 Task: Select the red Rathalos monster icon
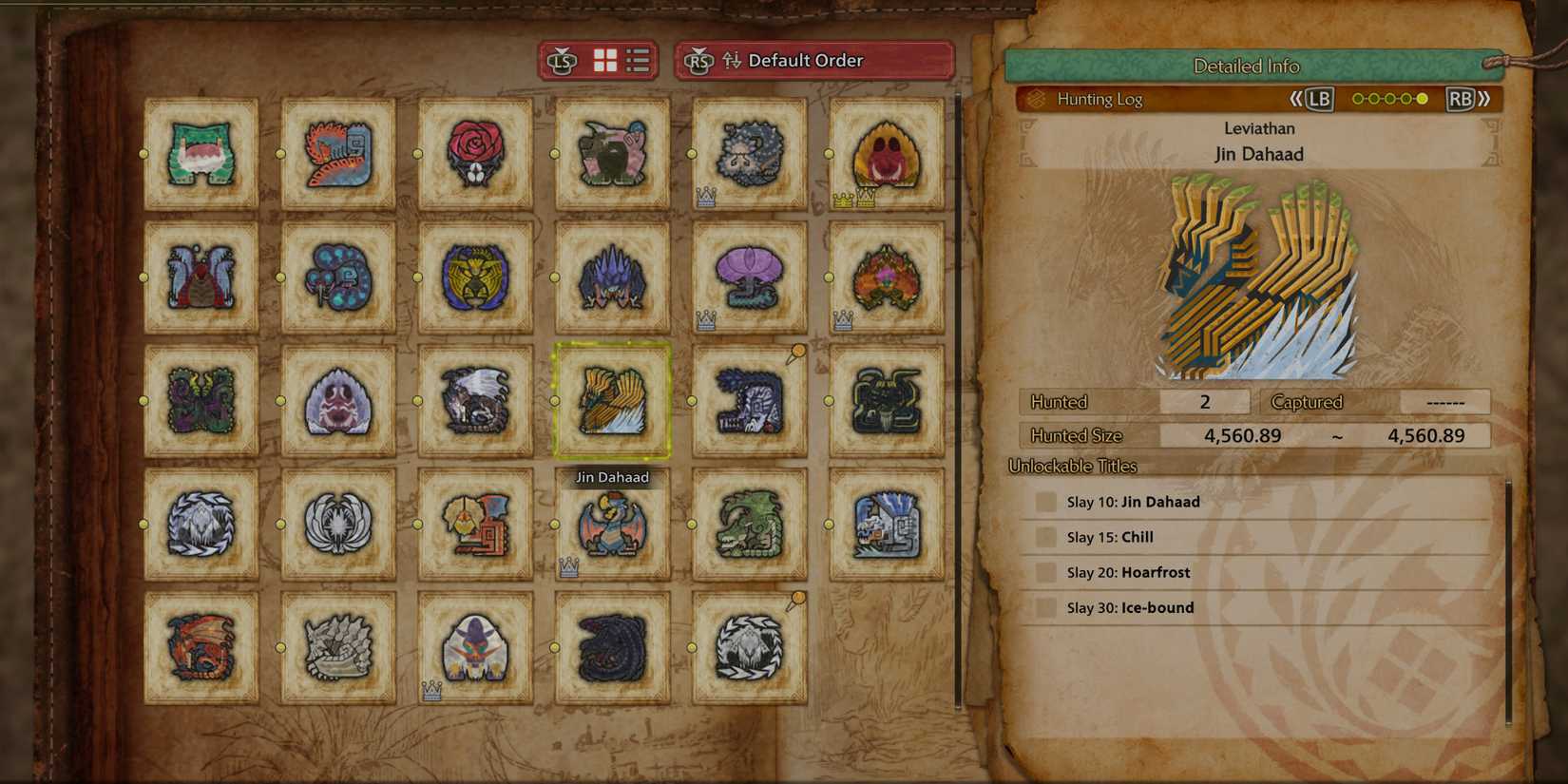pos(201,646)
